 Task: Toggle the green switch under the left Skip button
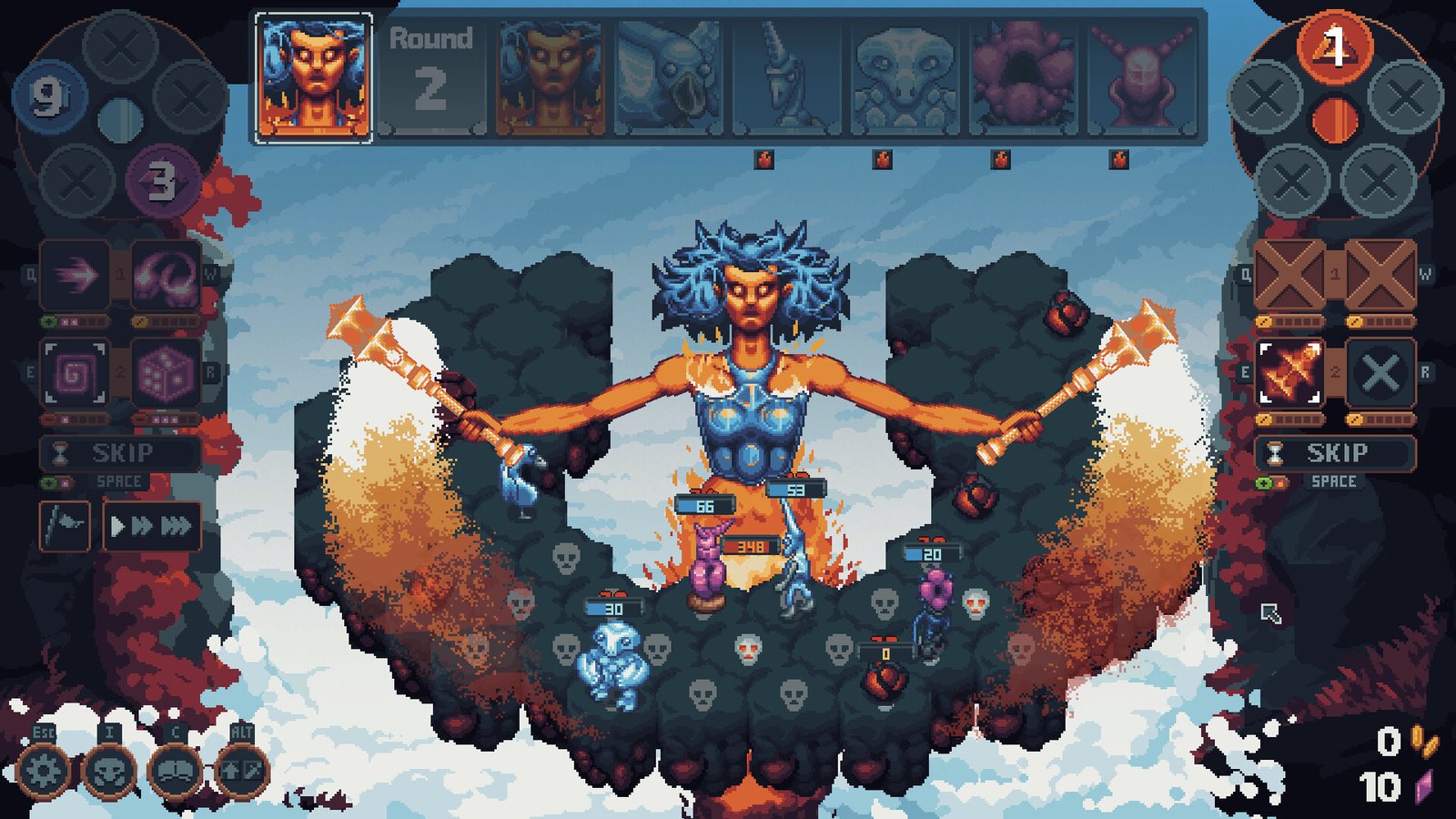click(x=50, y=482)
